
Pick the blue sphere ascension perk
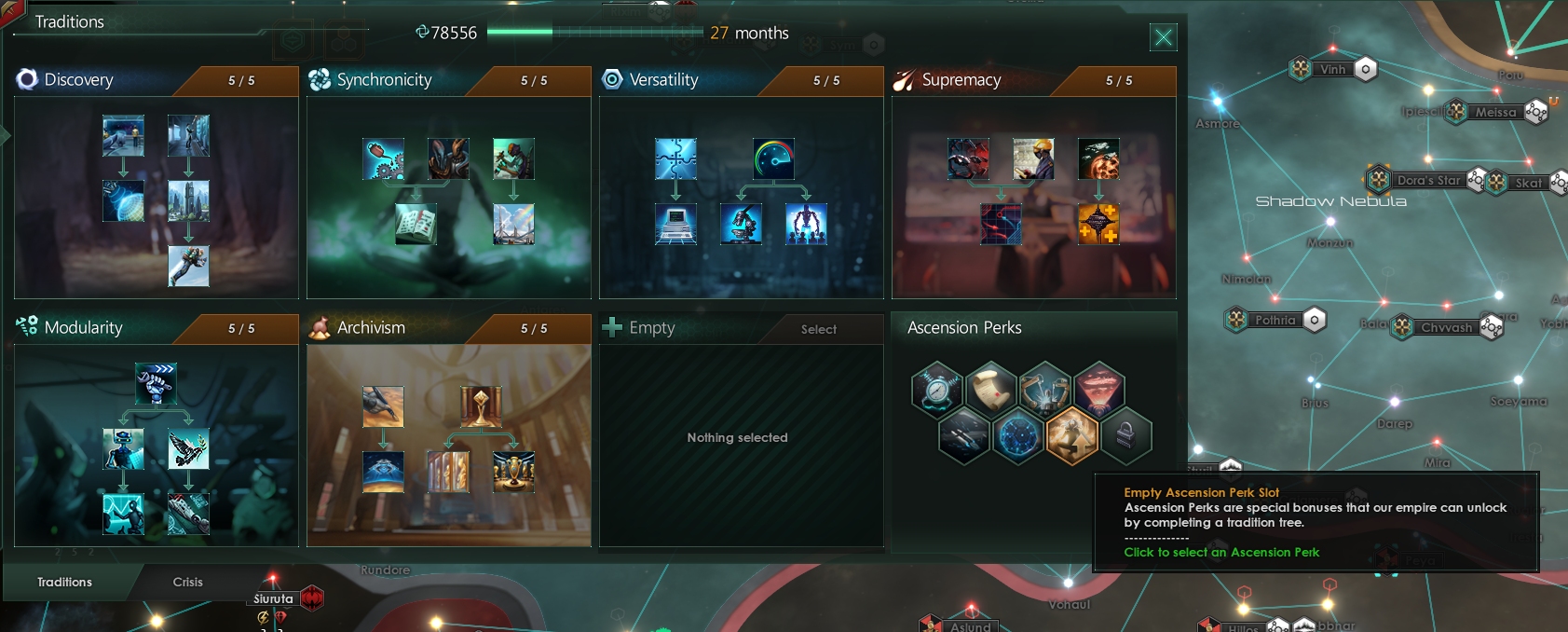(1017, 435)
